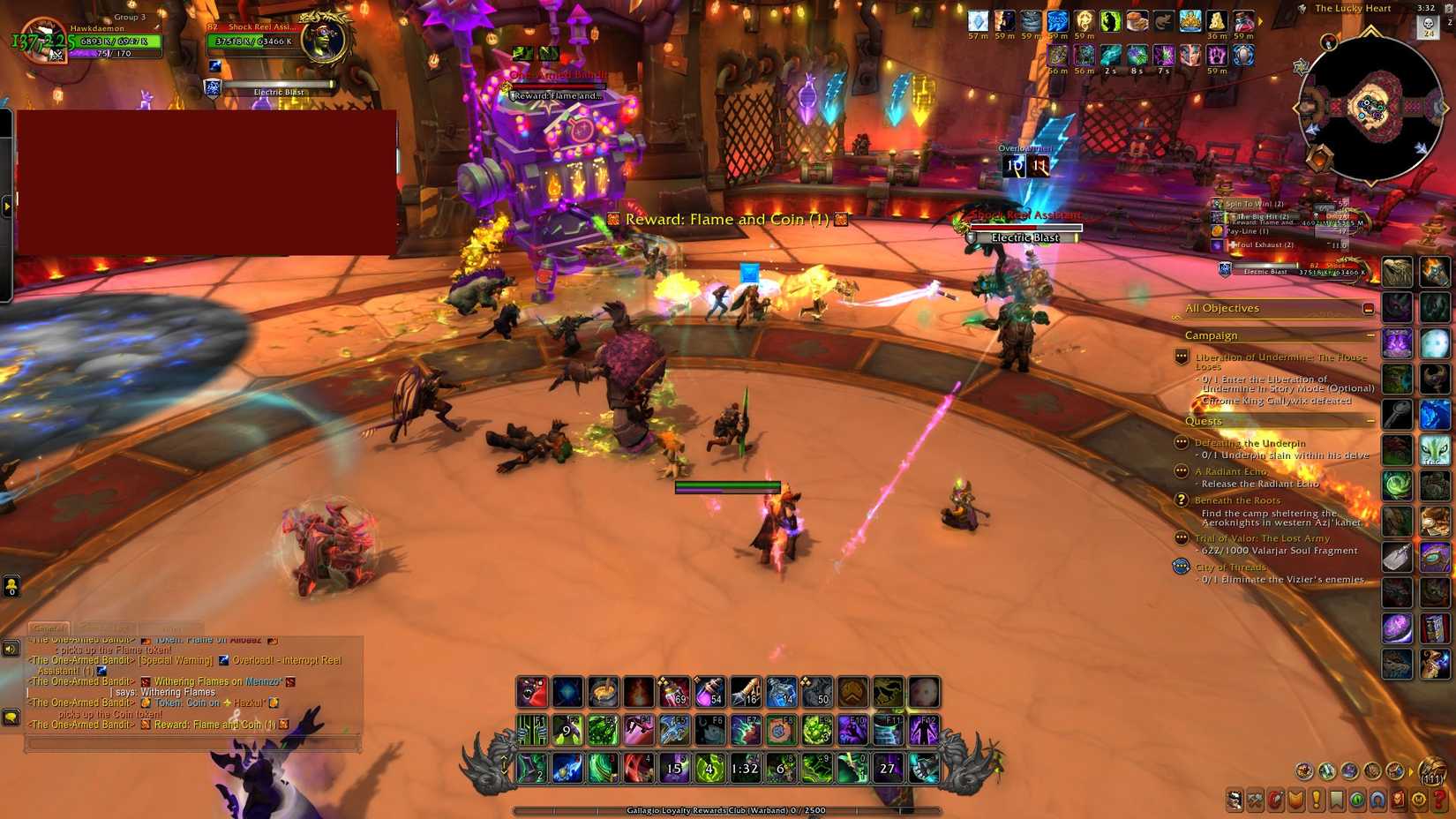Viewport: 1456px width, 819px height.
Task: Collapse the objective tracker with red minimize button
Action: click(x=1369, y=308)
